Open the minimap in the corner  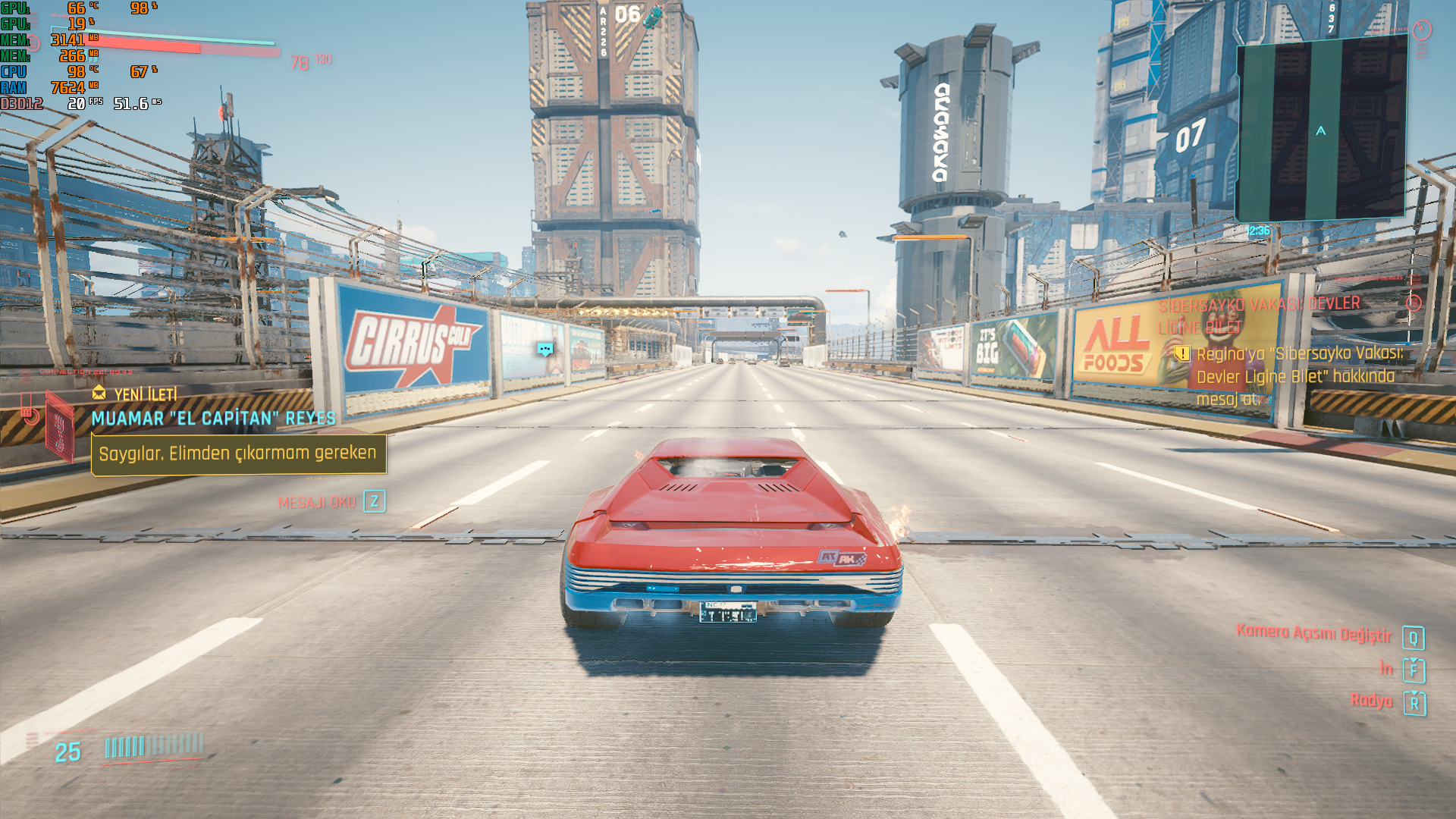[1321, 129]
